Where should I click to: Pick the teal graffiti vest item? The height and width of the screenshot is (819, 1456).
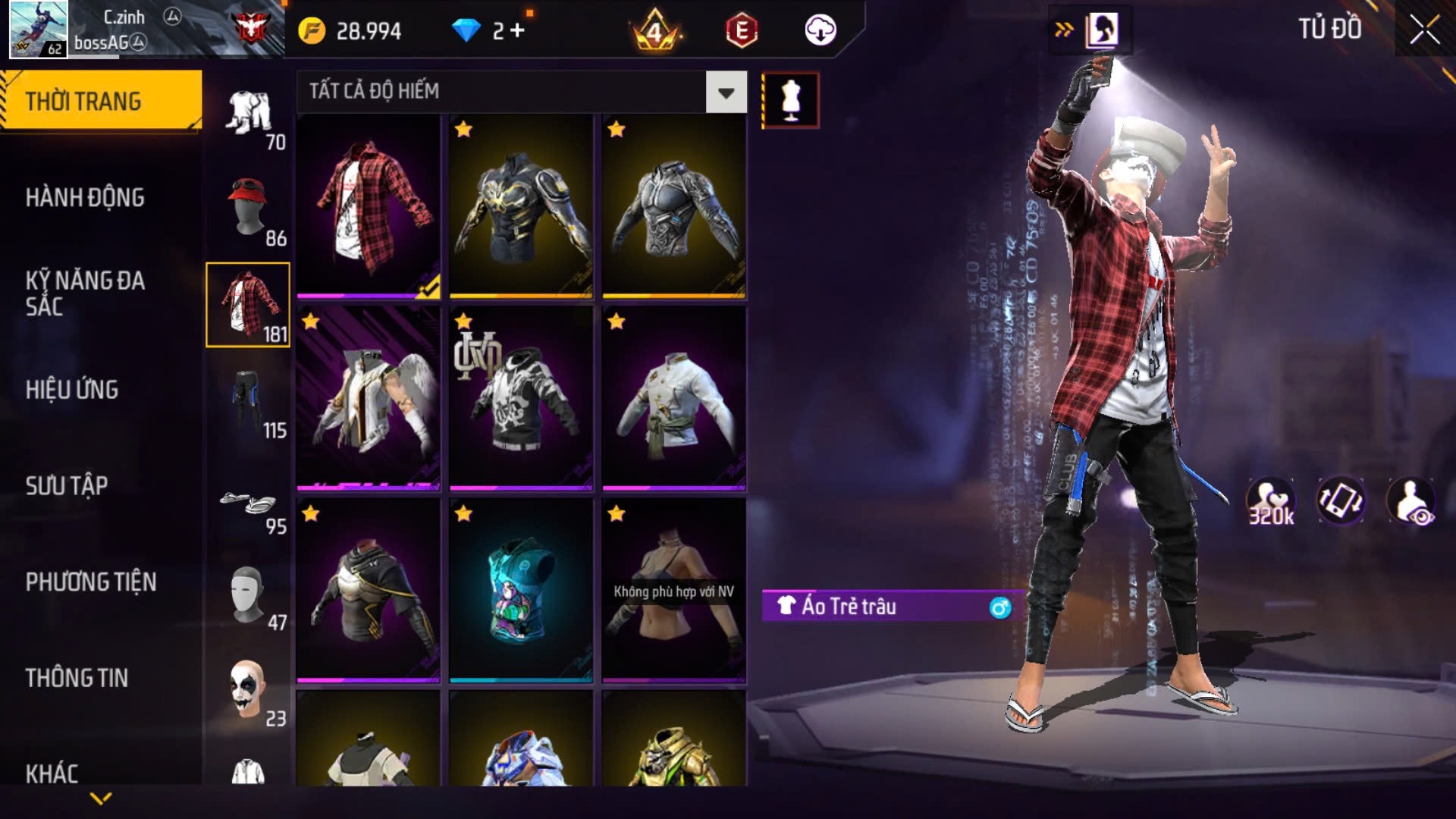(521, 591)
